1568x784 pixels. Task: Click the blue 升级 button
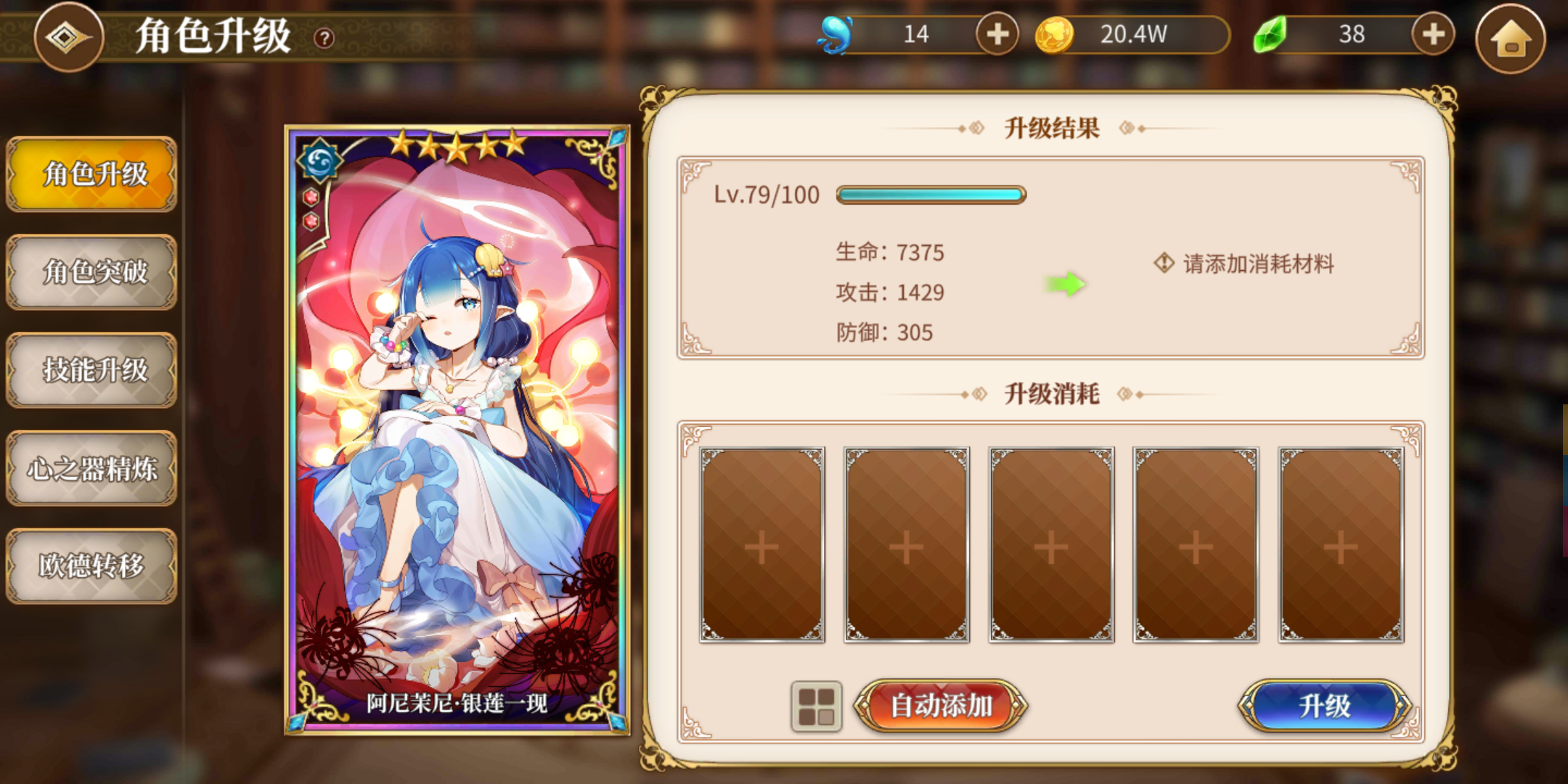(1326, 706)
